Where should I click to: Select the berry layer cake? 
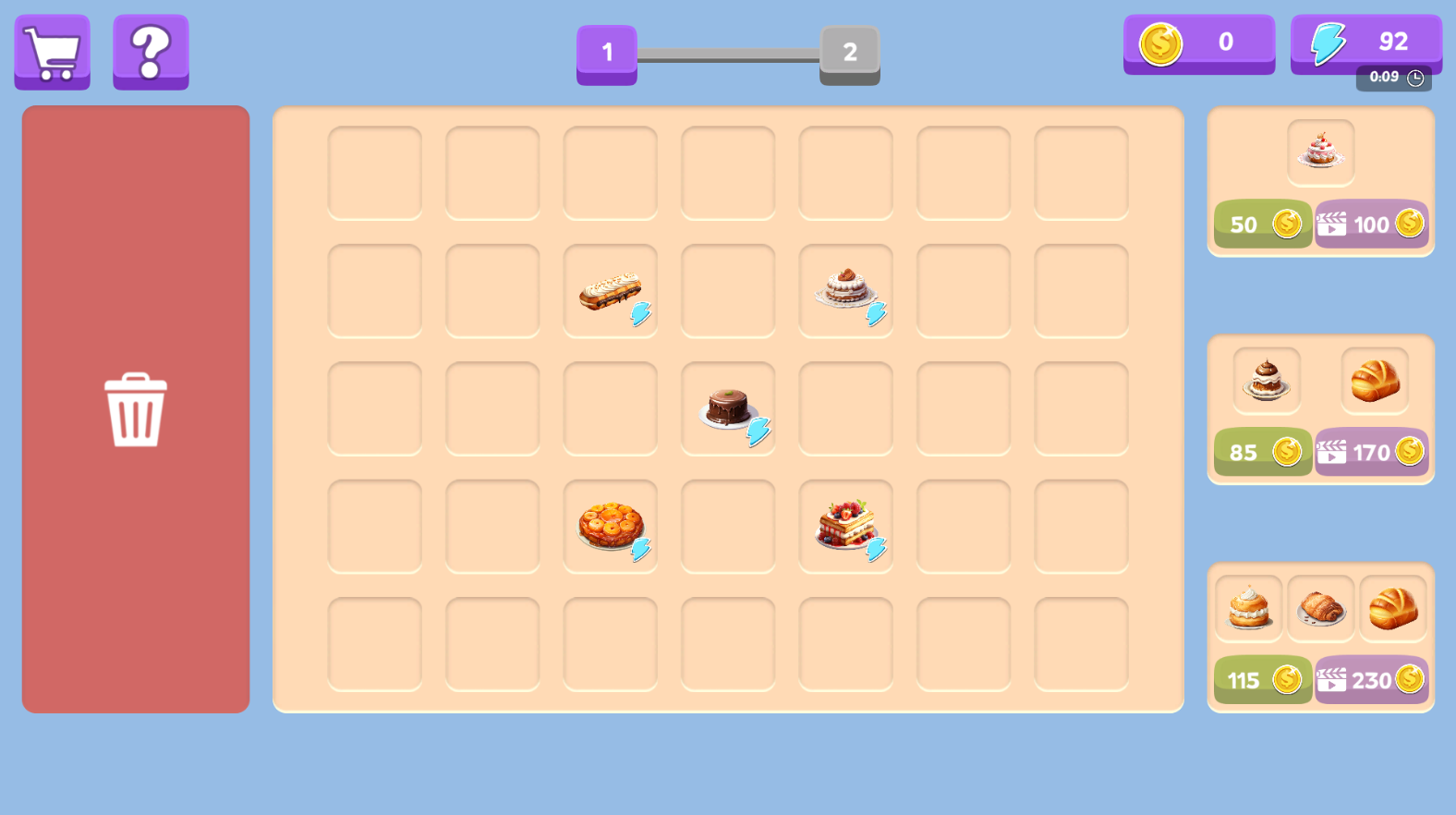[x=845, y=522]
